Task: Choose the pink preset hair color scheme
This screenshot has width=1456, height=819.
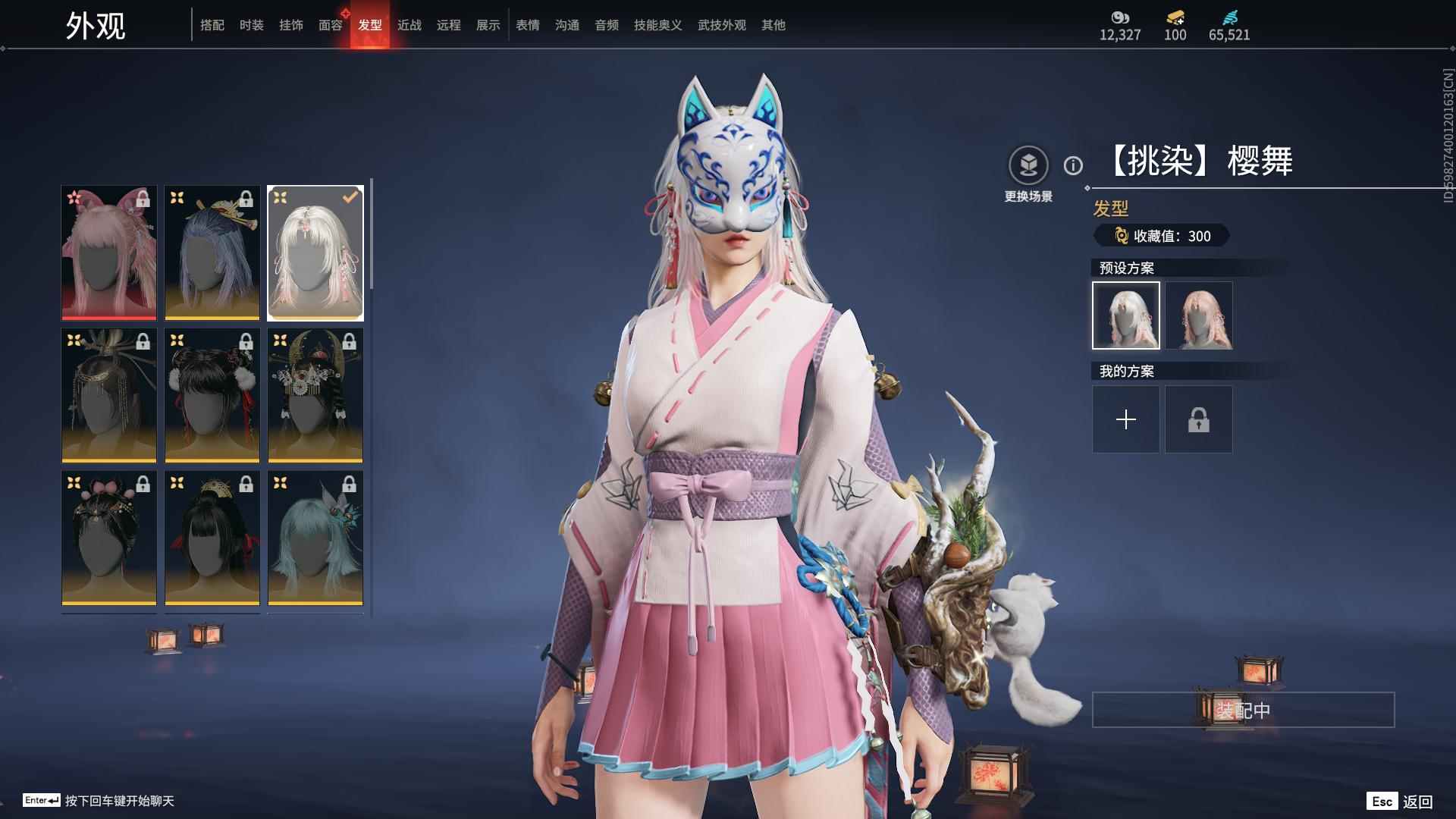Action: coord(1199,315)
